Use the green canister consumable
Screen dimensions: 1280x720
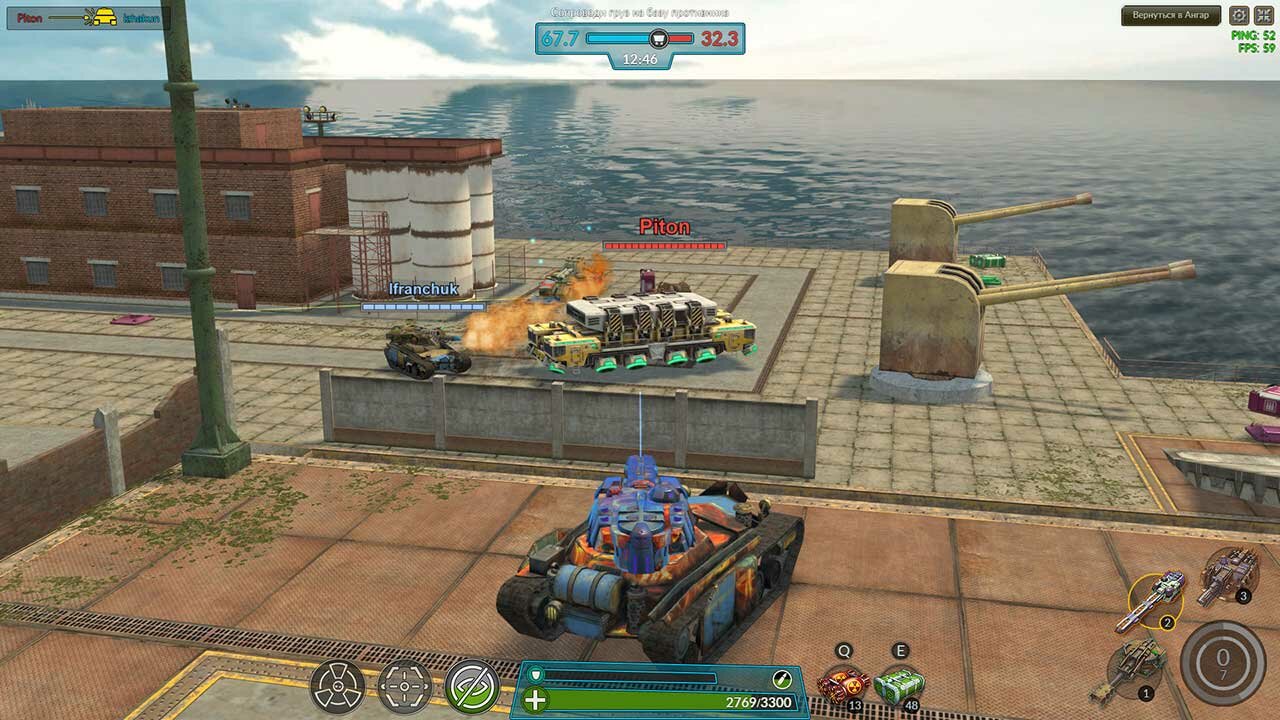tap(898, 685)
